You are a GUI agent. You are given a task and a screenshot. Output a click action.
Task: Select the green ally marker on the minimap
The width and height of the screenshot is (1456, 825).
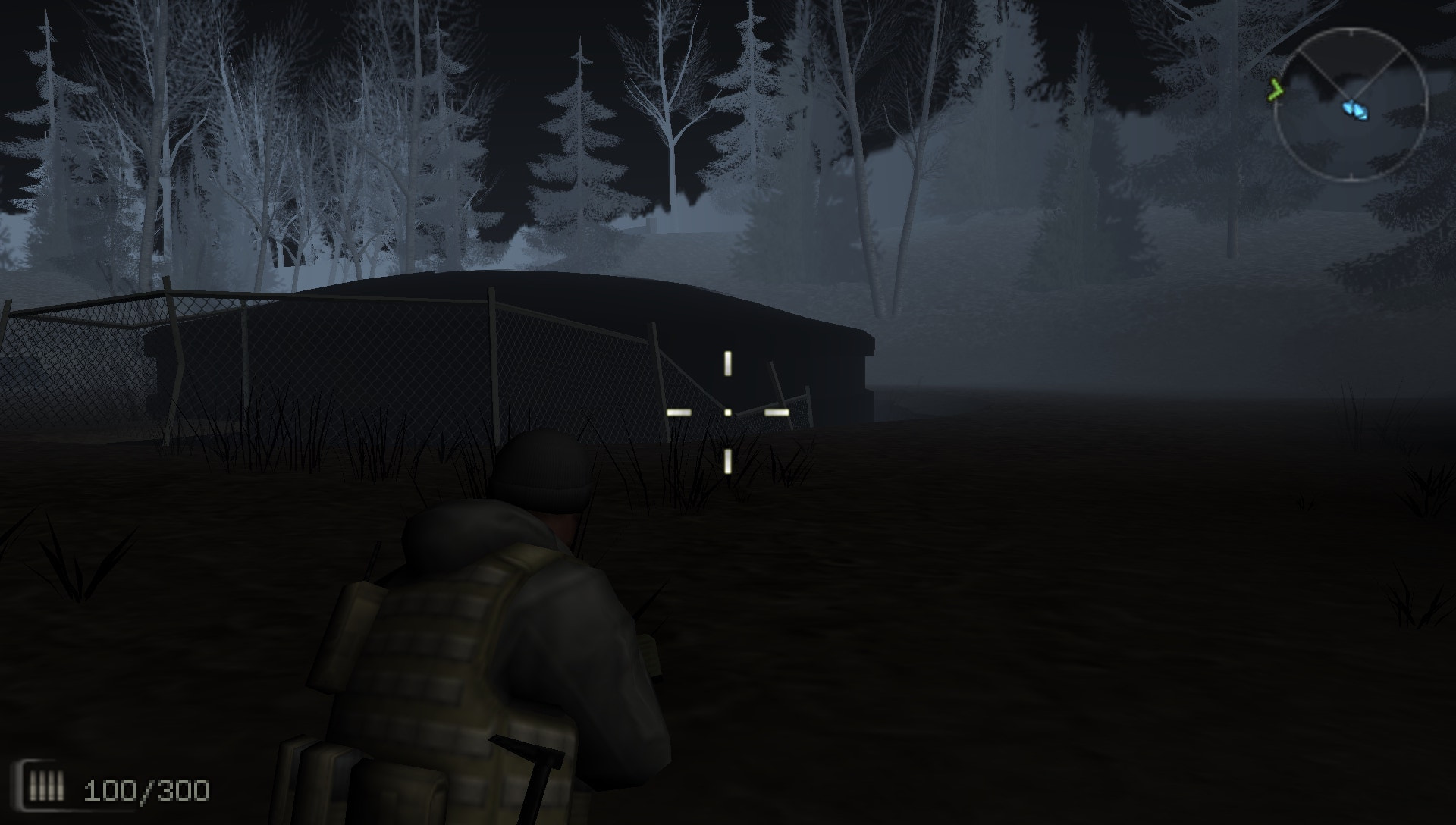pos(1276,89)
